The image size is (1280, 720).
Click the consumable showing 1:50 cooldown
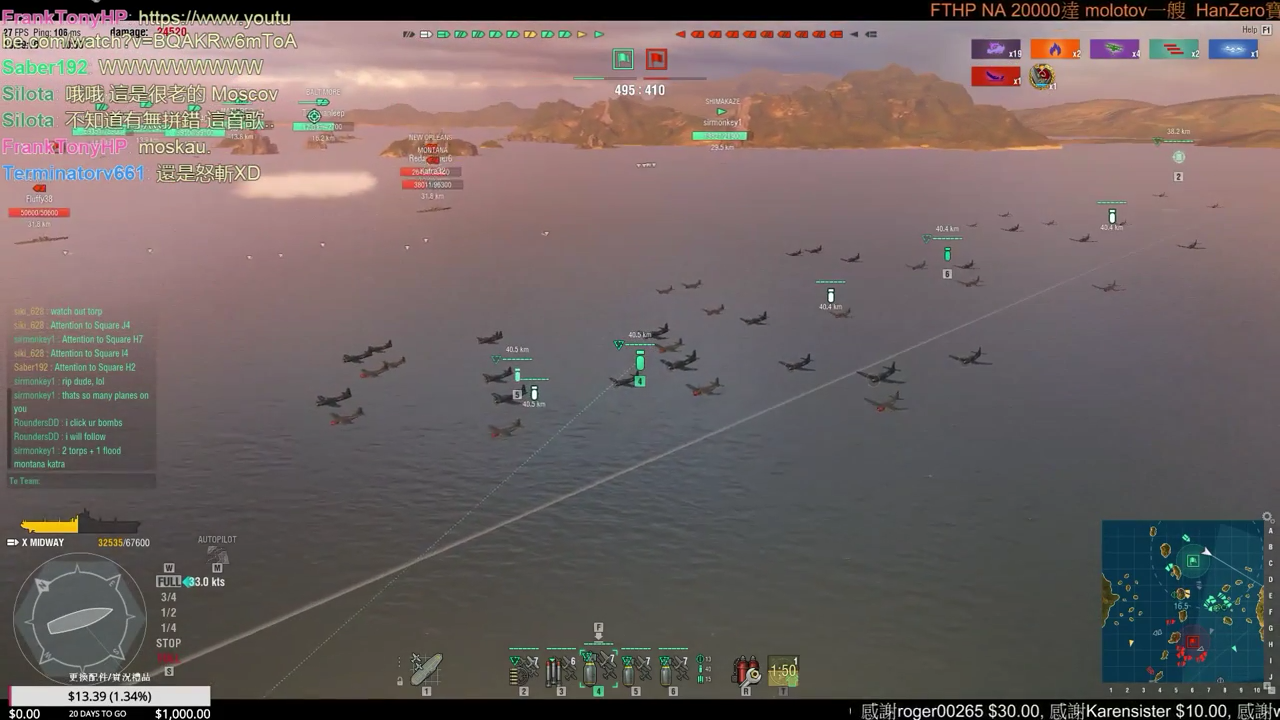point(783,670)
